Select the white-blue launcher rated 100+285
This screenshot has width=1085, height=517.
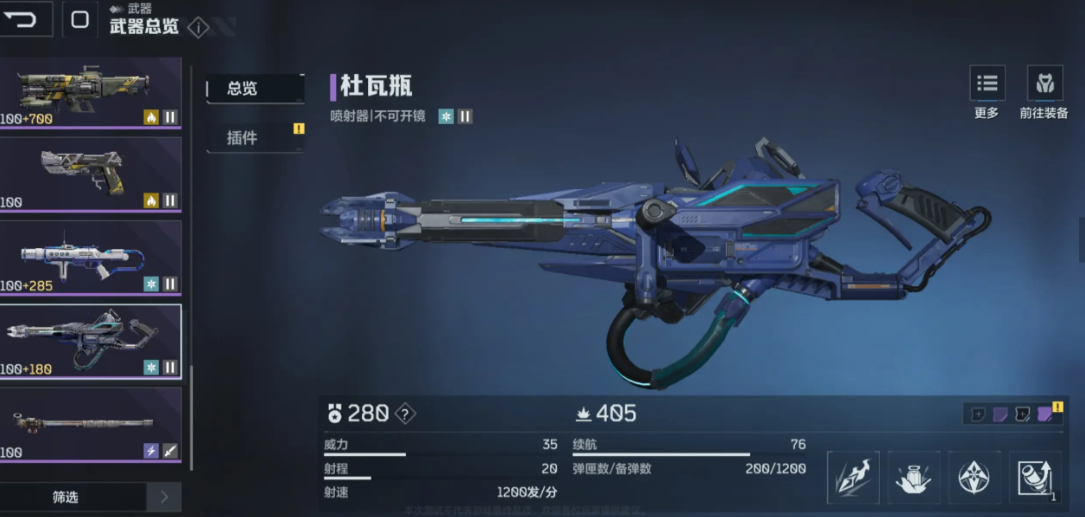pyautogui.click(x=90, y=258)
